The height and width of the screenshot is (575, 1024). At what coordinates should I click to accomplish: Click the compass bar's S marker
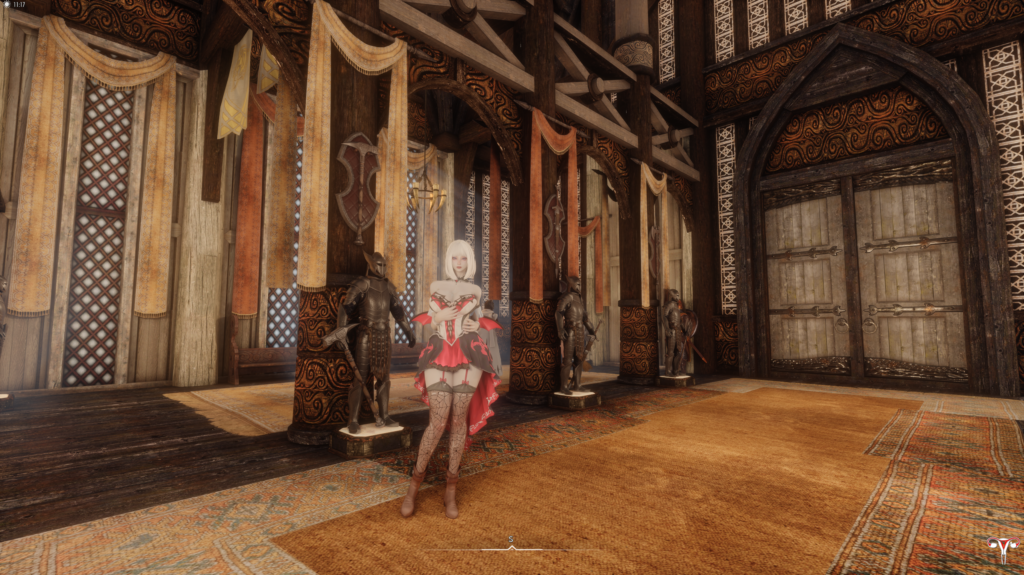(x=510, y=540)
